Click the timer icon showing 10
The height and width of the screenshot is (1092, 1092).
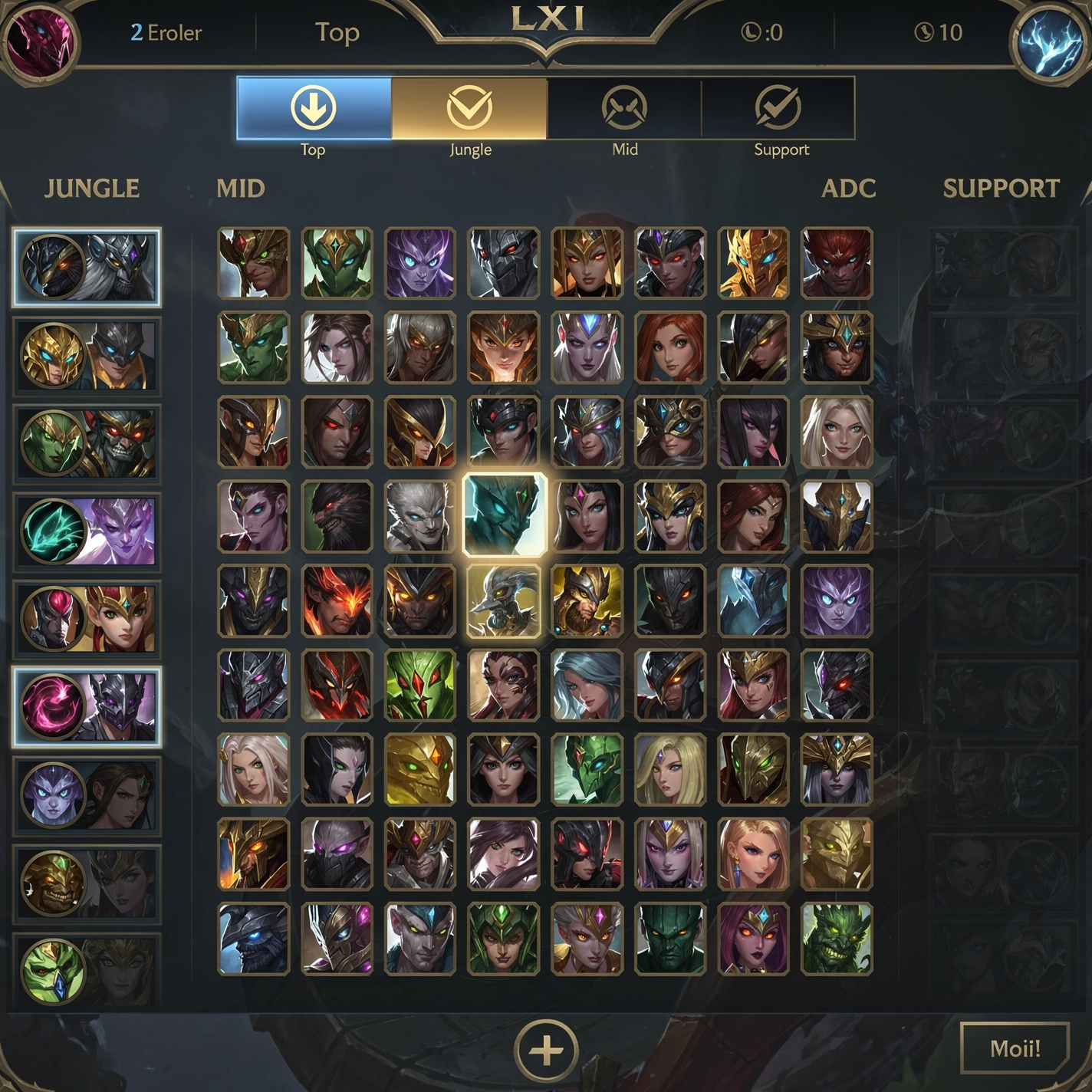tap(925, 32)
